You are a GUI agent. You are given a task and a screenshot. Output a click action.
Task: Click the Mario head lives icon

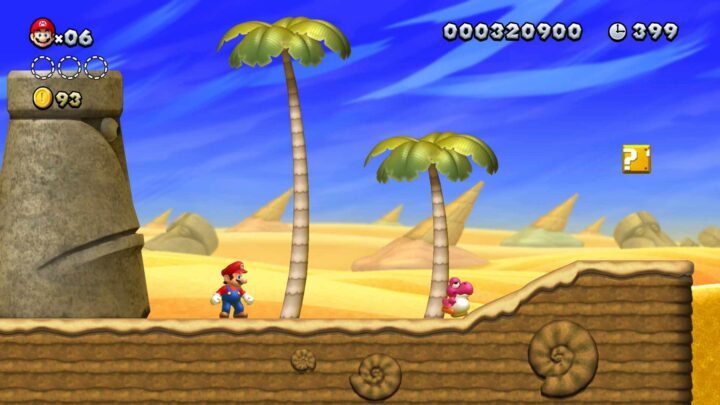click(x=41, y=34)
